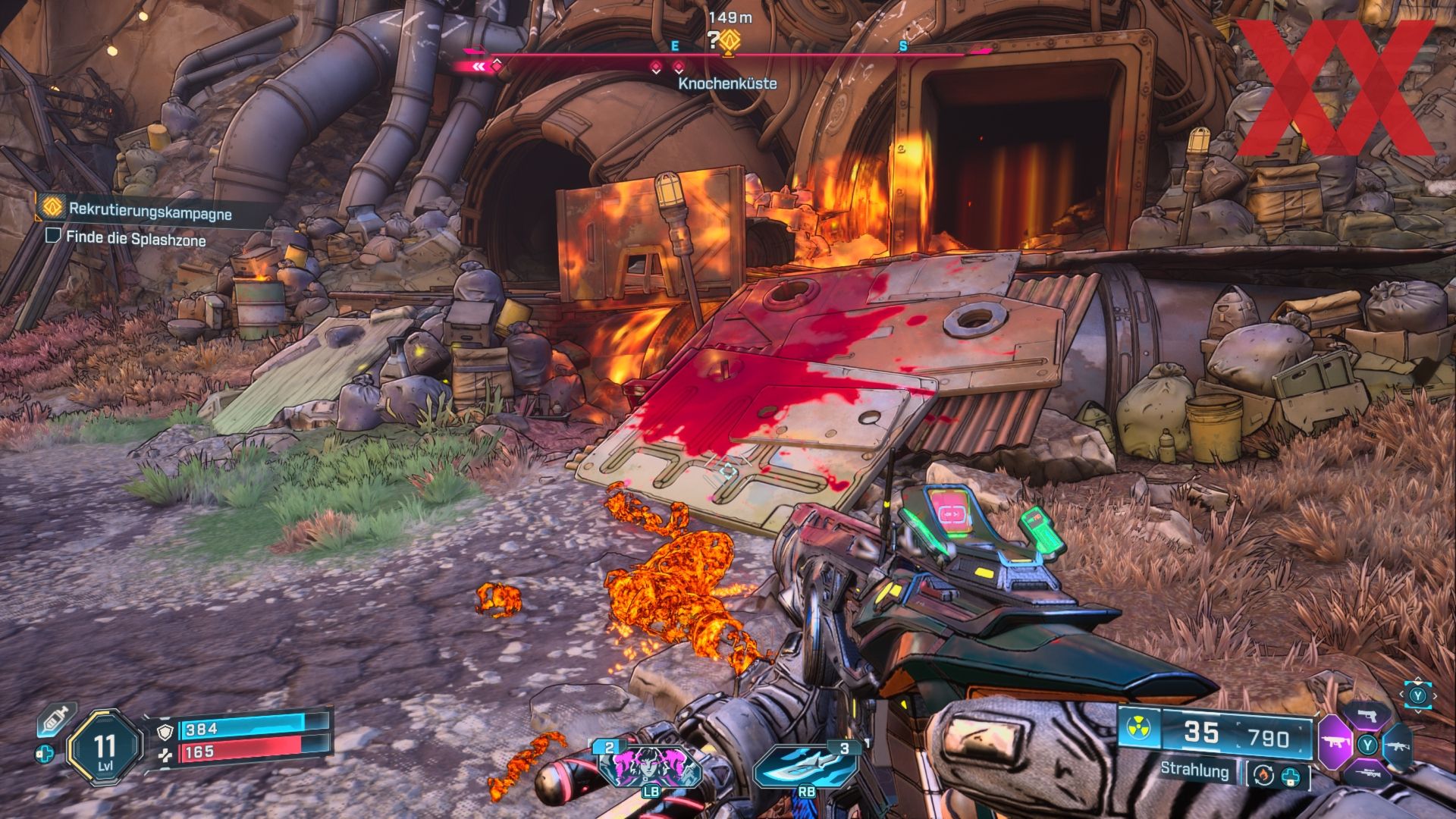This screenshot has height=819, width=1456.
Task: Click the red XX watermark logo
Action: point(1335,87)
